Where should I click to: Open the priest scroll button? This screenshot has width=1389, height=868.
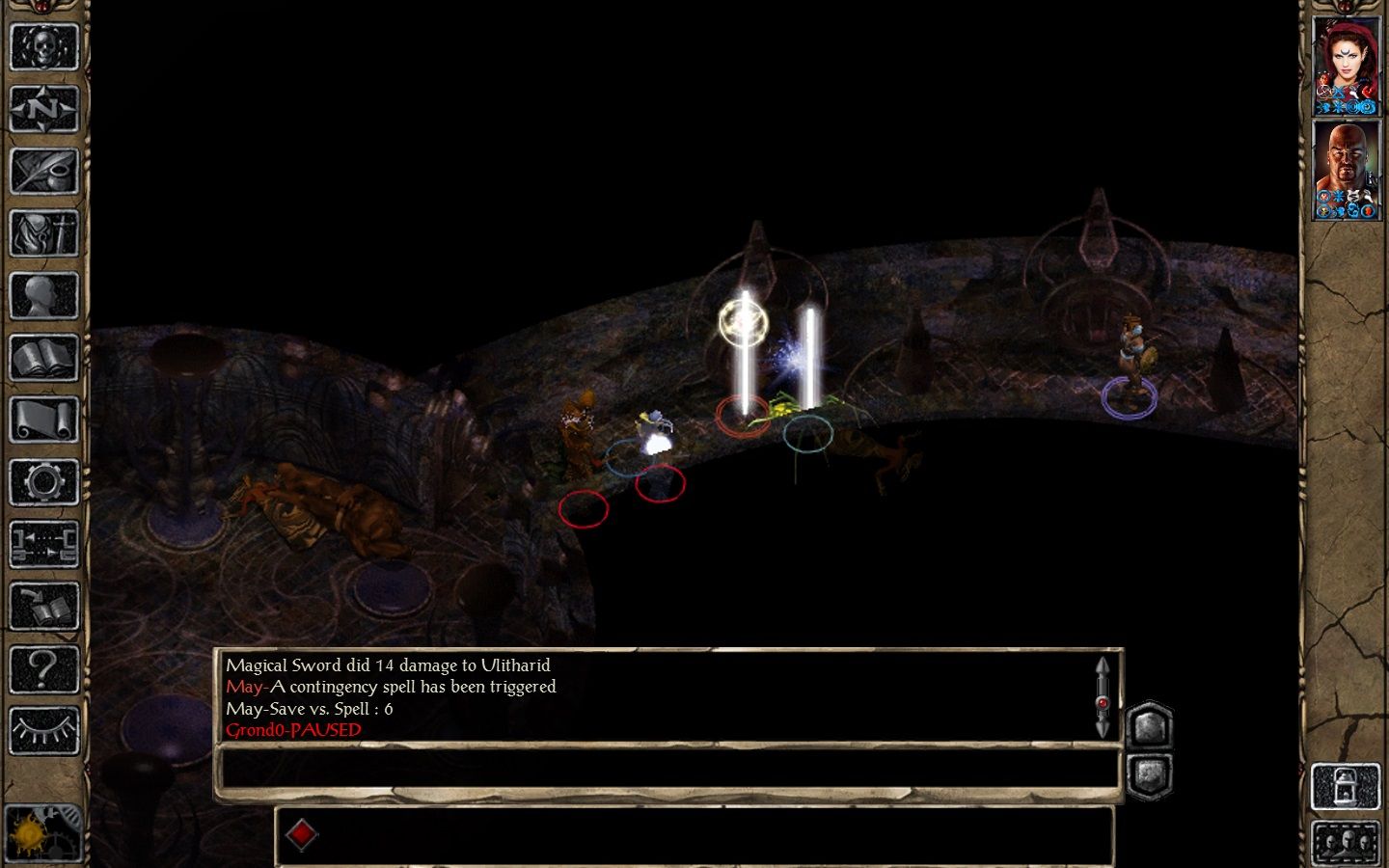pyautogui.click(x=43, y=420)
